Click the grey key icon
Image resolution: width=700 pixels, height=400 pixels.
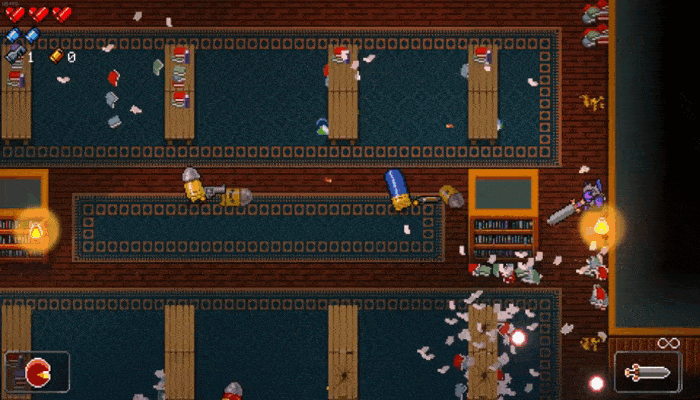tap(15, 56)
